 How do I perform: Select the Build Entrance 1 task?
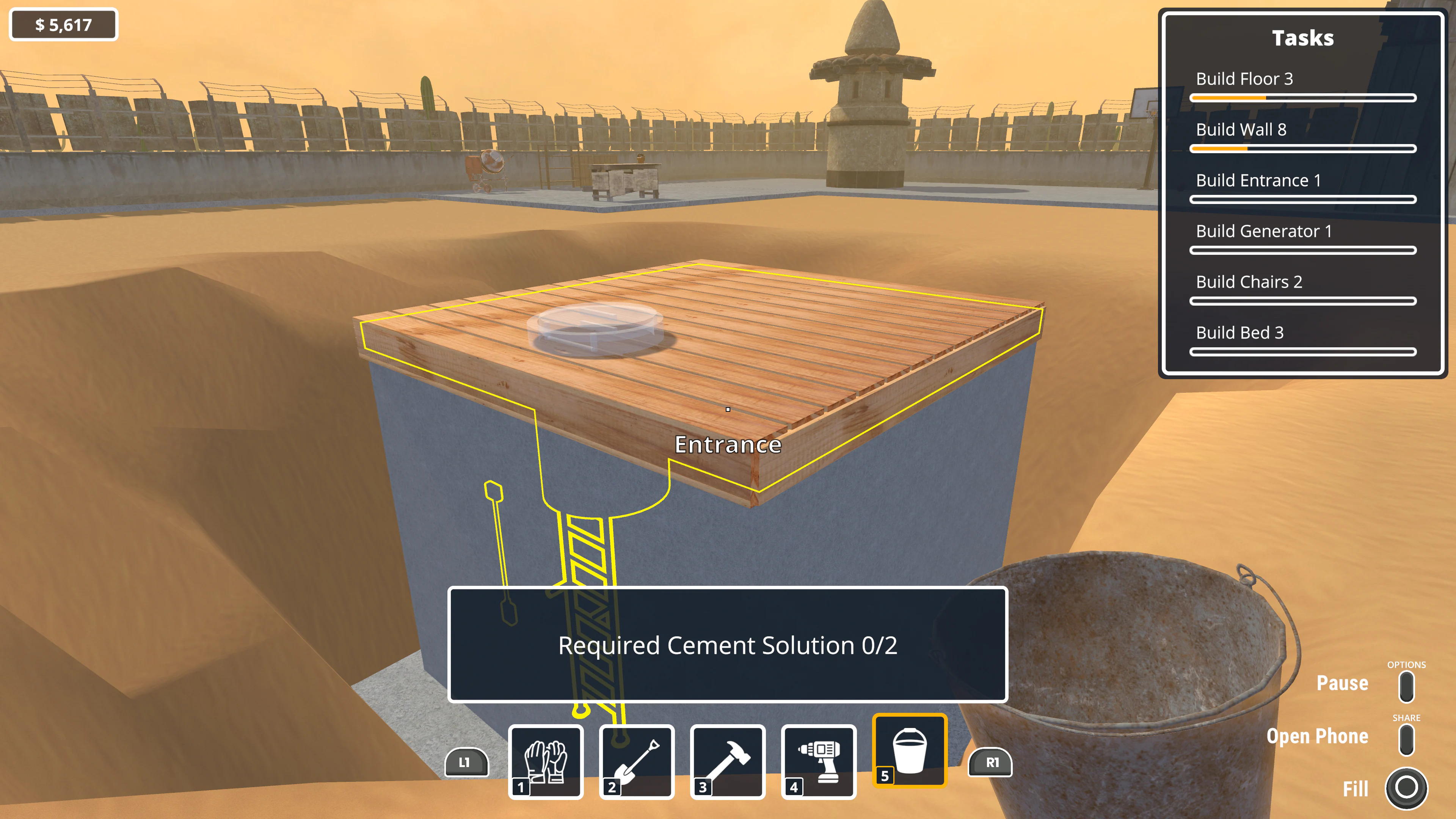[1258, 181]
